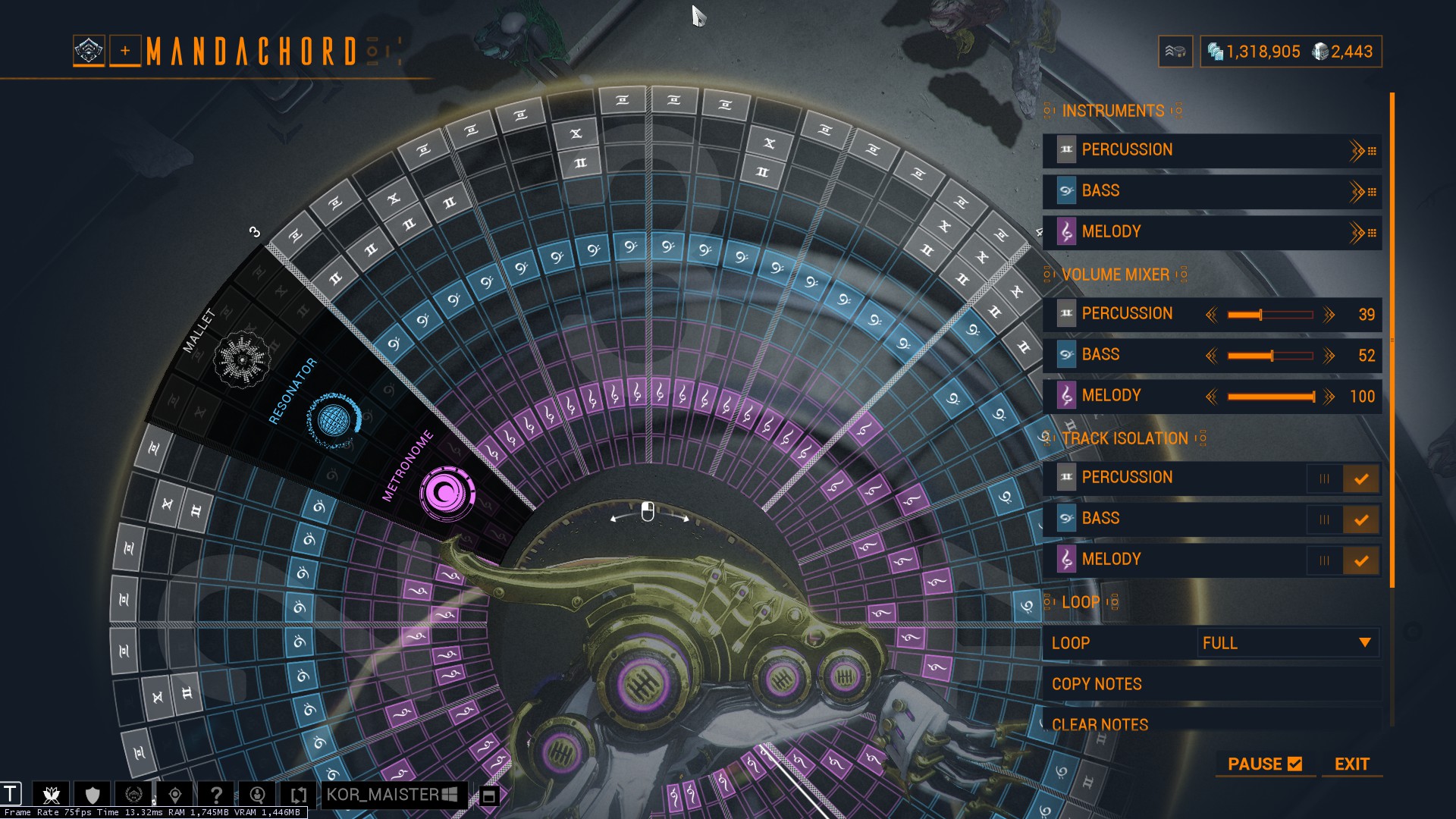
Task: Toggle Melody track isolation checkmark
Action: (1360, 560)
